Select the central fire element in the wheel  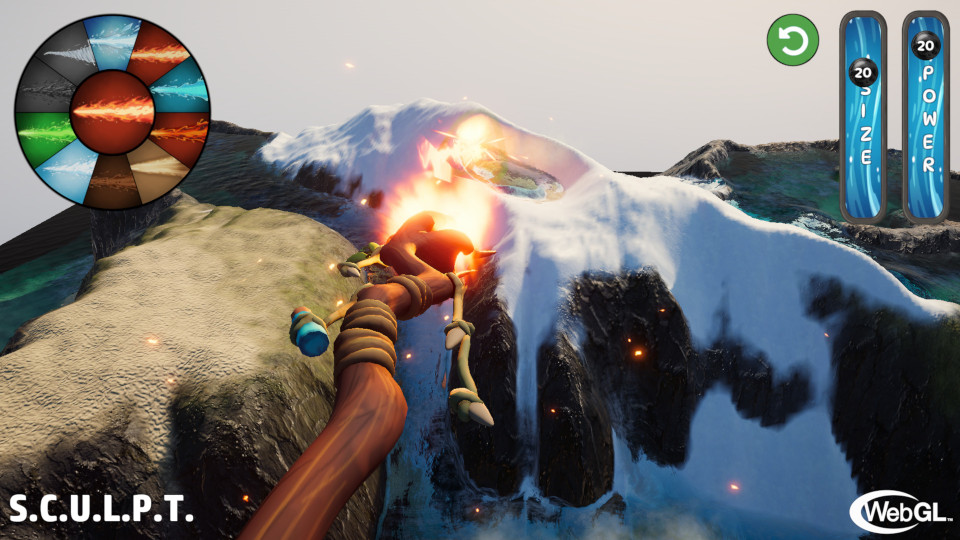coord(112,109)
